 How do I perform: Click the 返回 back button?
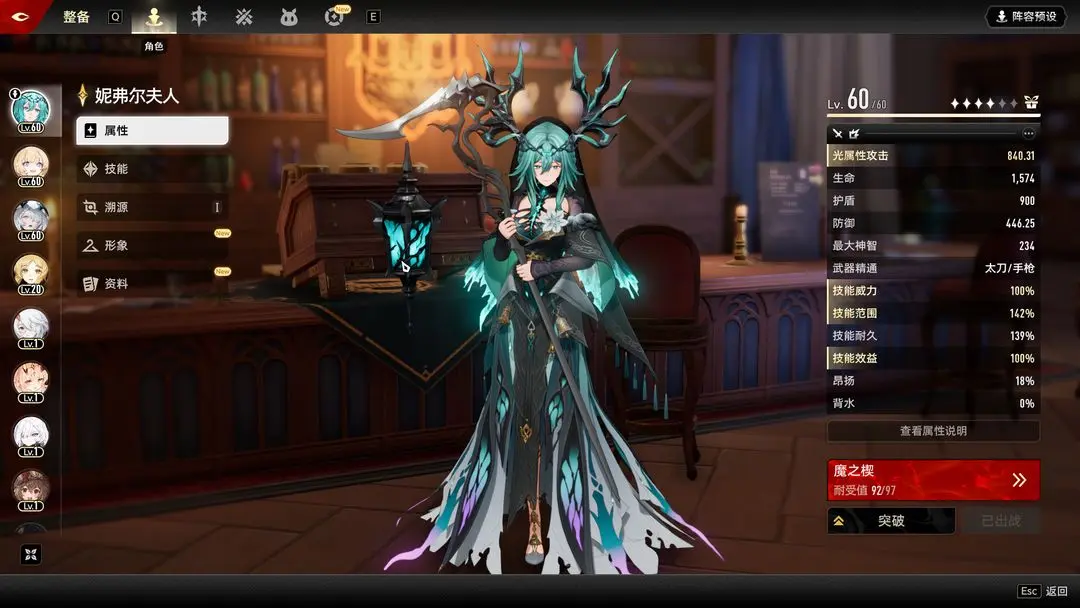1044,592
